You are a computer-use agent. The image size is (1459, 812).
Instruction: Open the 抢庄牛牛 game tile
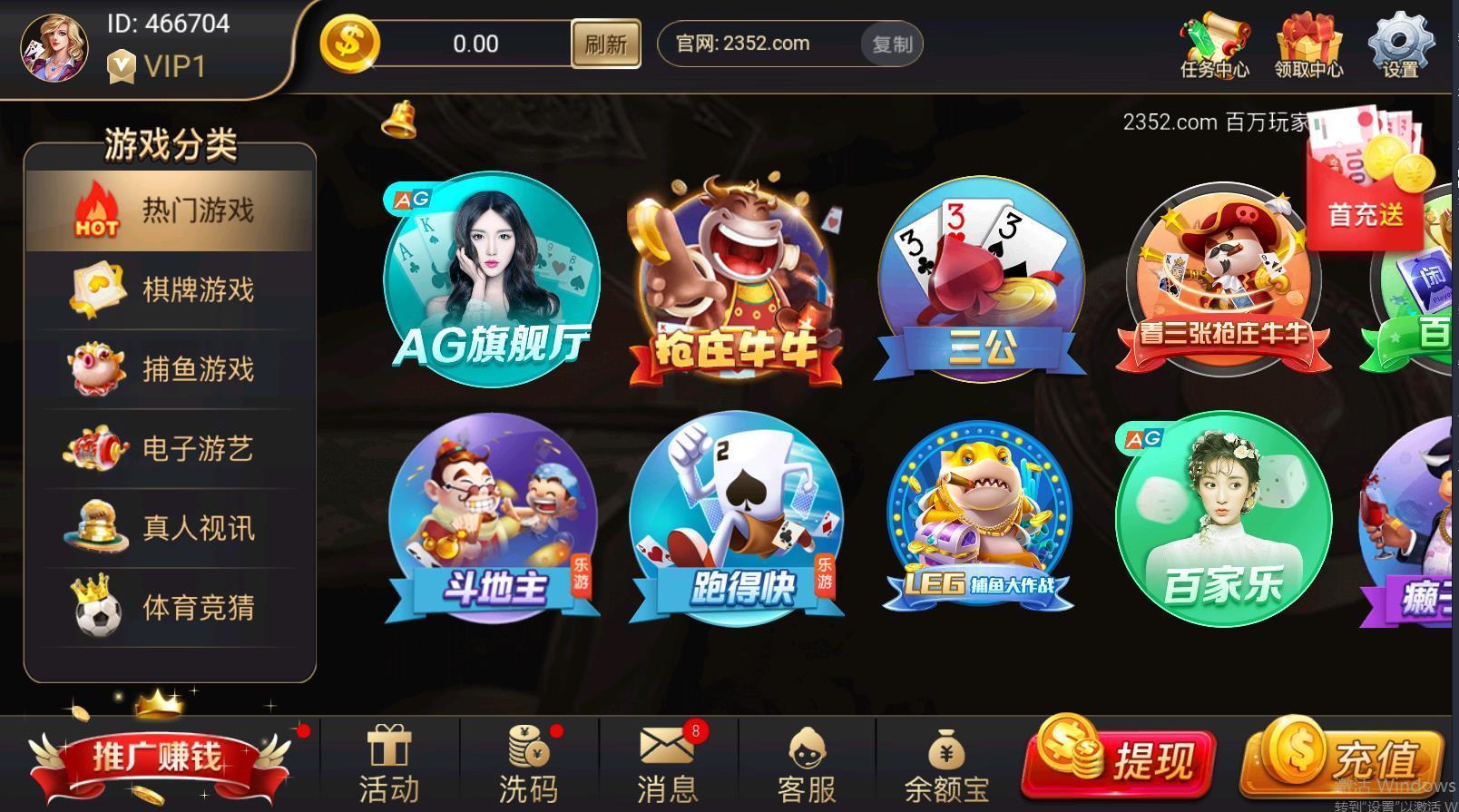[x=735, y=281]
